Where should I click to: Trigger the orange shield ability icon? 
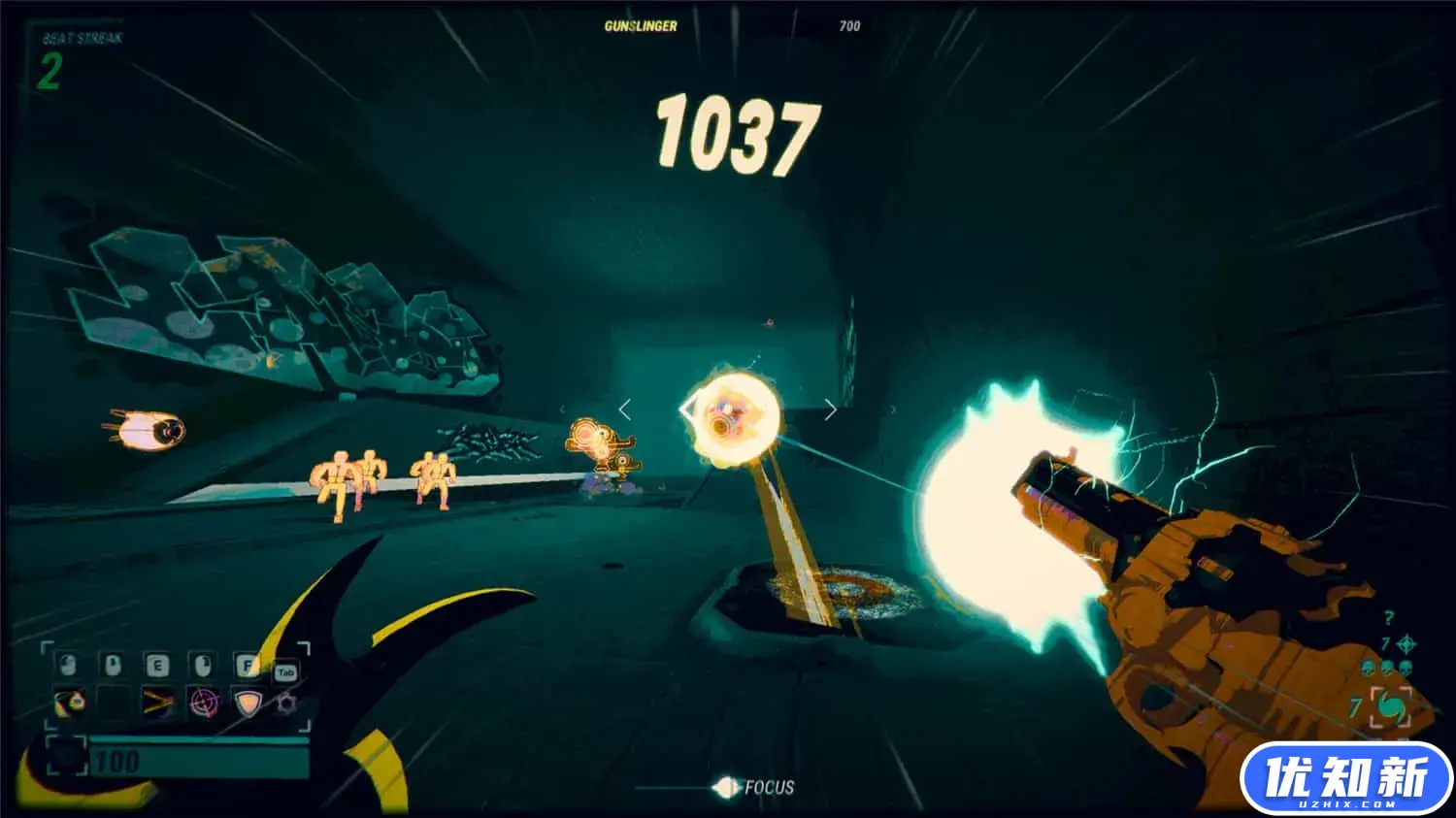[x=248, y=702]
